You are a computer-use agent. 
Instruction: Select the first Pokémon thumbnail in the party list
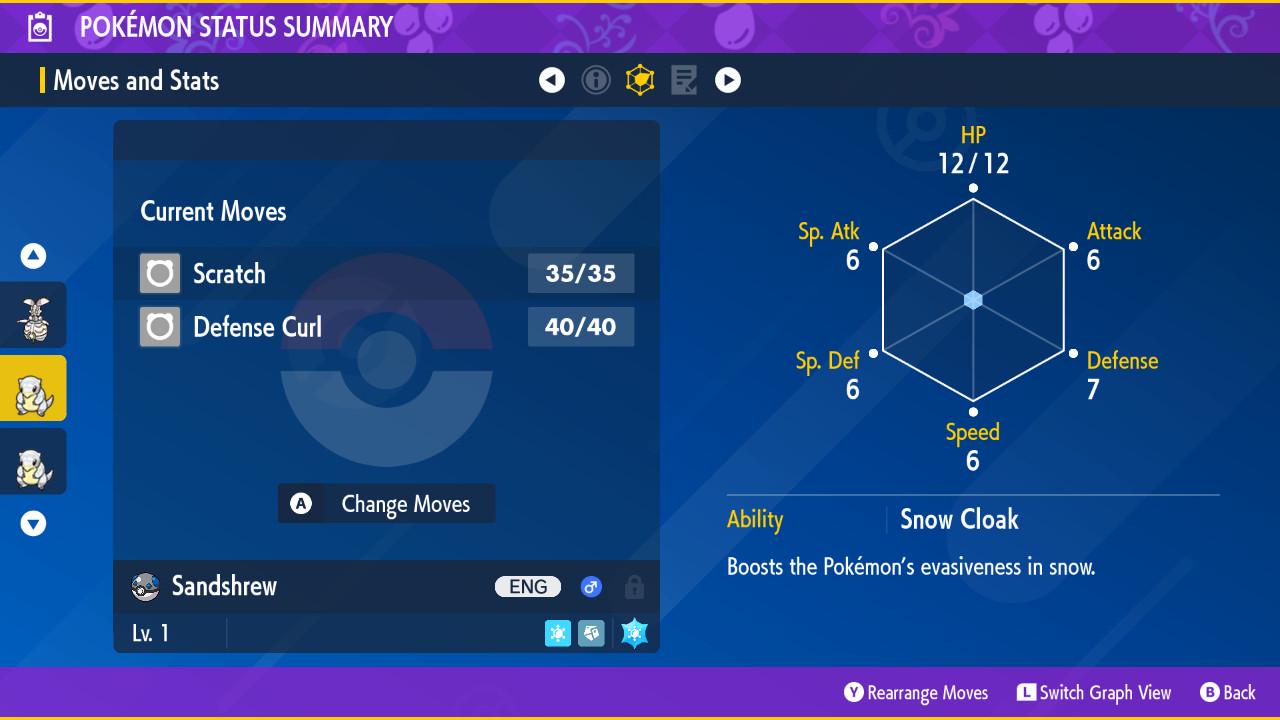coord(34,315)
